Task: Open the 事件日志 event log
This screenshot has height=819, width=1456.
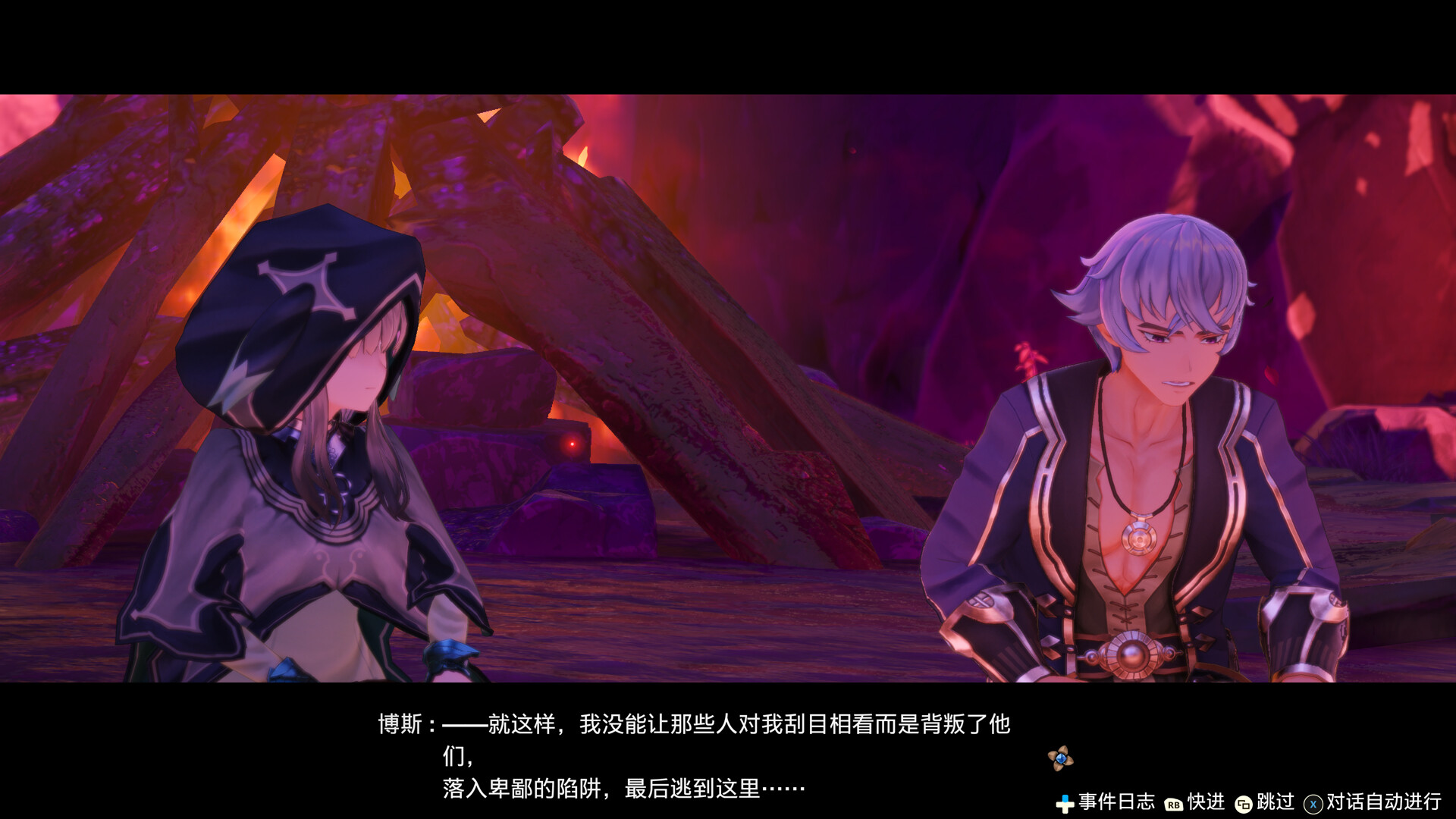Action: tap(1117, 801)
